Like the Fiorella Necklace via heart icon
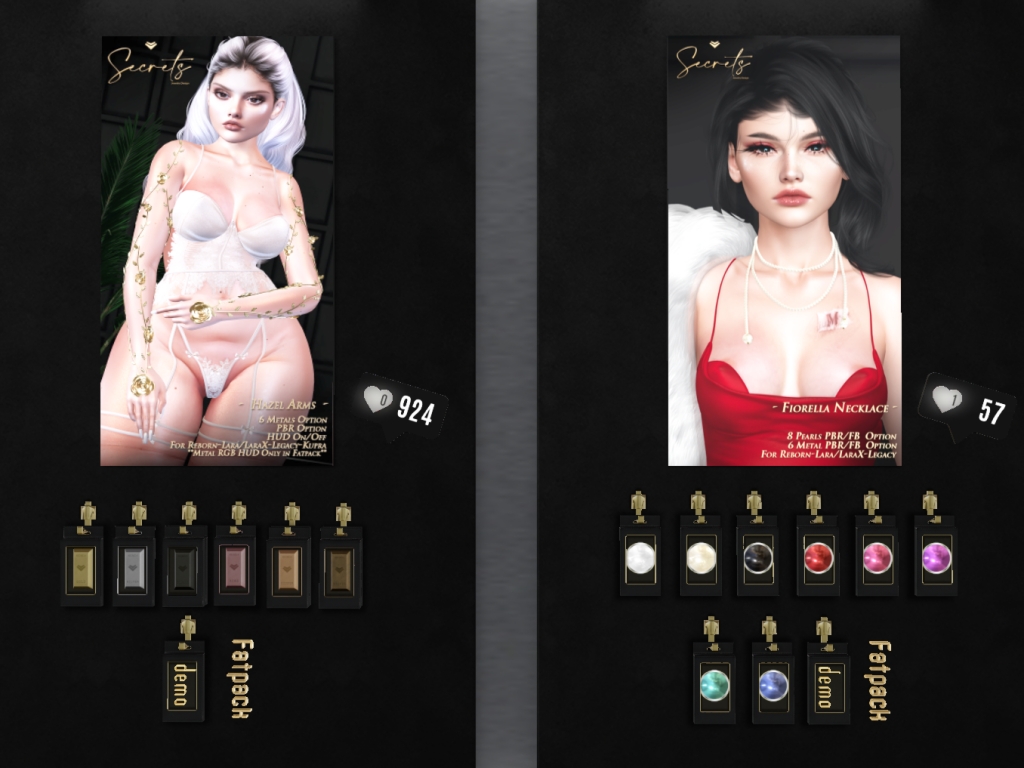1024x768 pixels. click(x=946, y=400)
